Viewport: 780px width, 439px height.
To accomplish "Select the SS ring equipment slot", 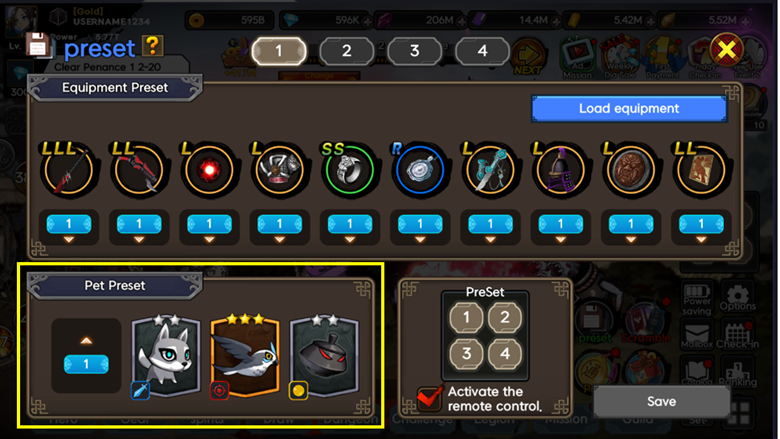I will click(x=350, y=173).
